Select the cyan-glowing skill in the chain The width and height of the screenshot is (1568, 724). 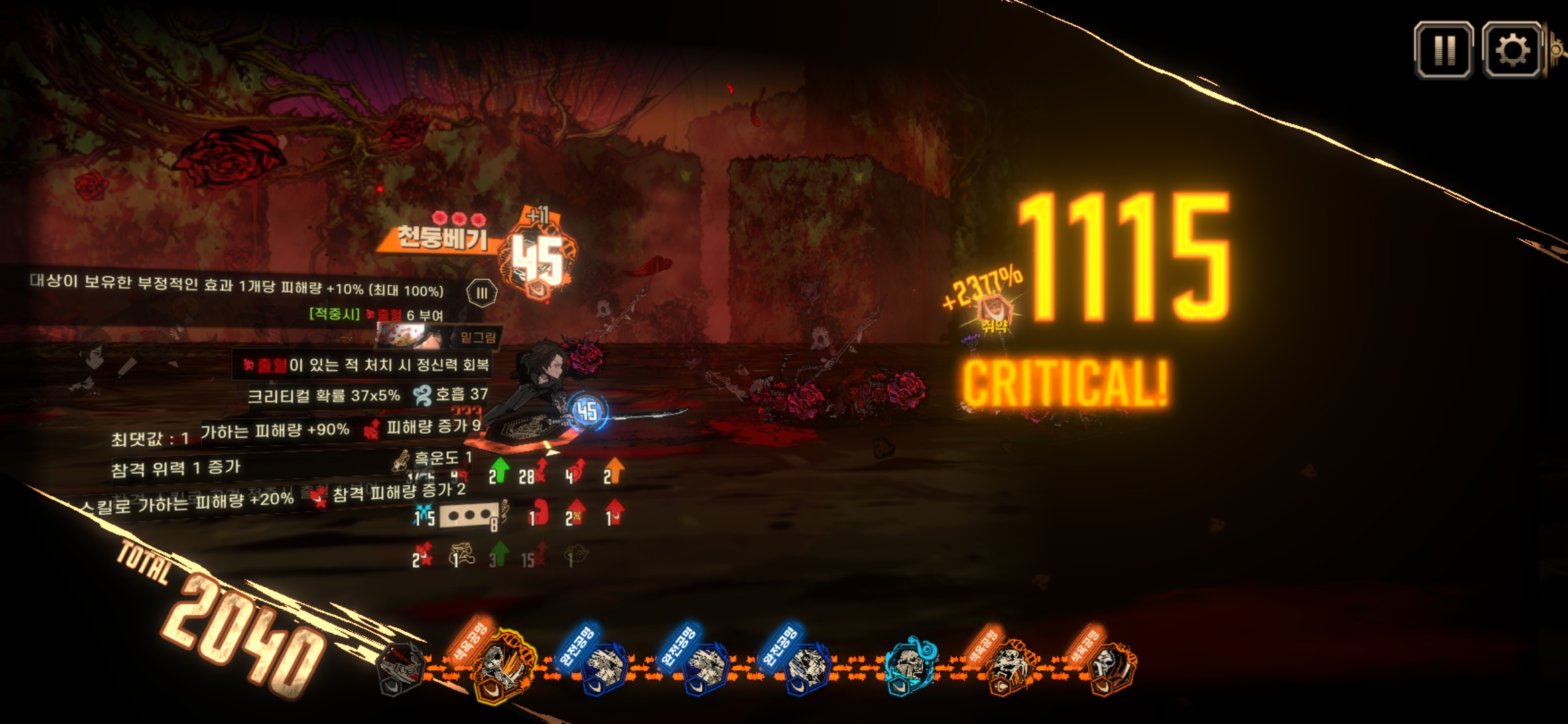[910, 664]
